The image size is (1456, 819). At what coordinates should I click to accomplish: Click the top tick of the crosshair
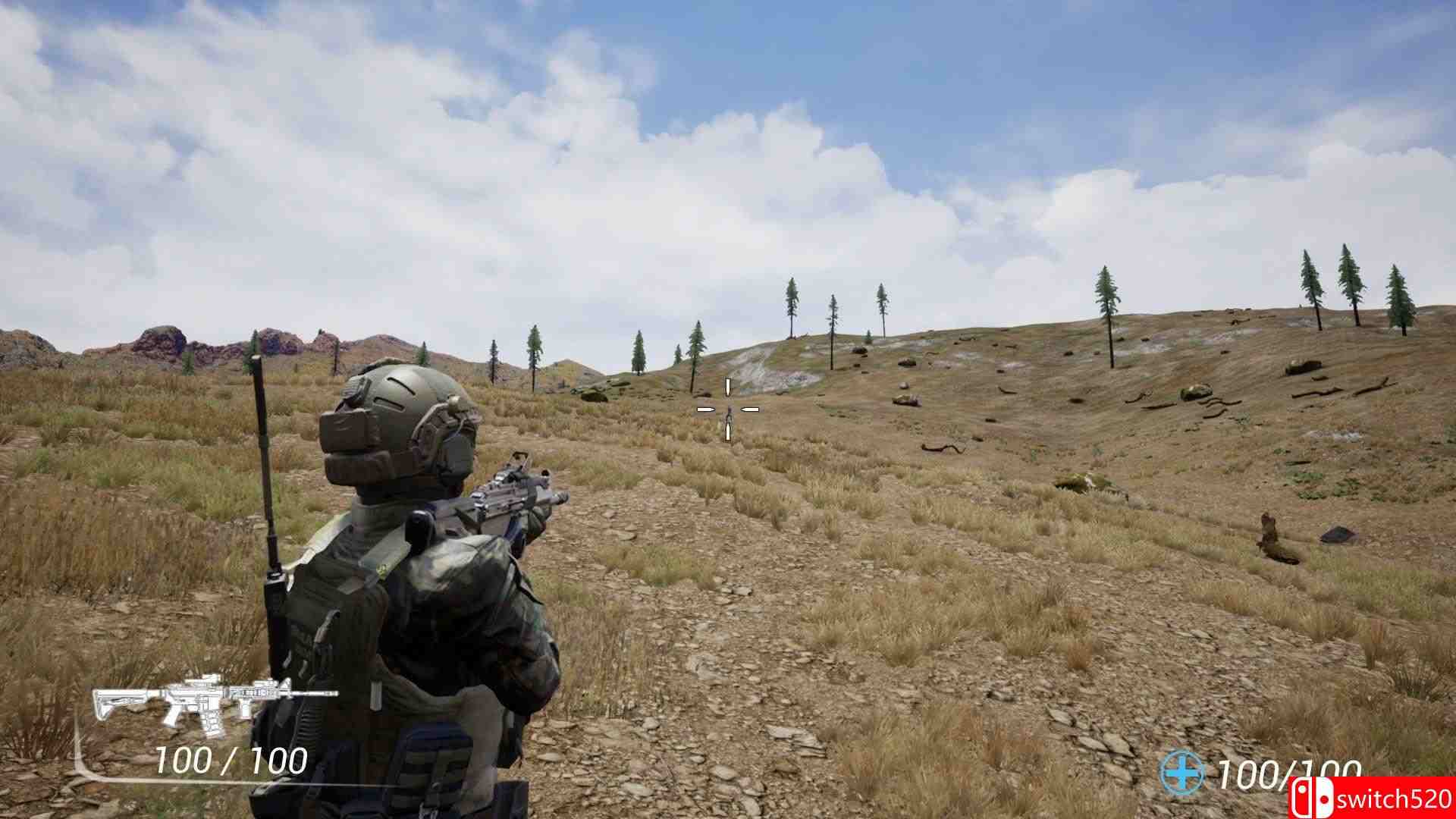728,387
